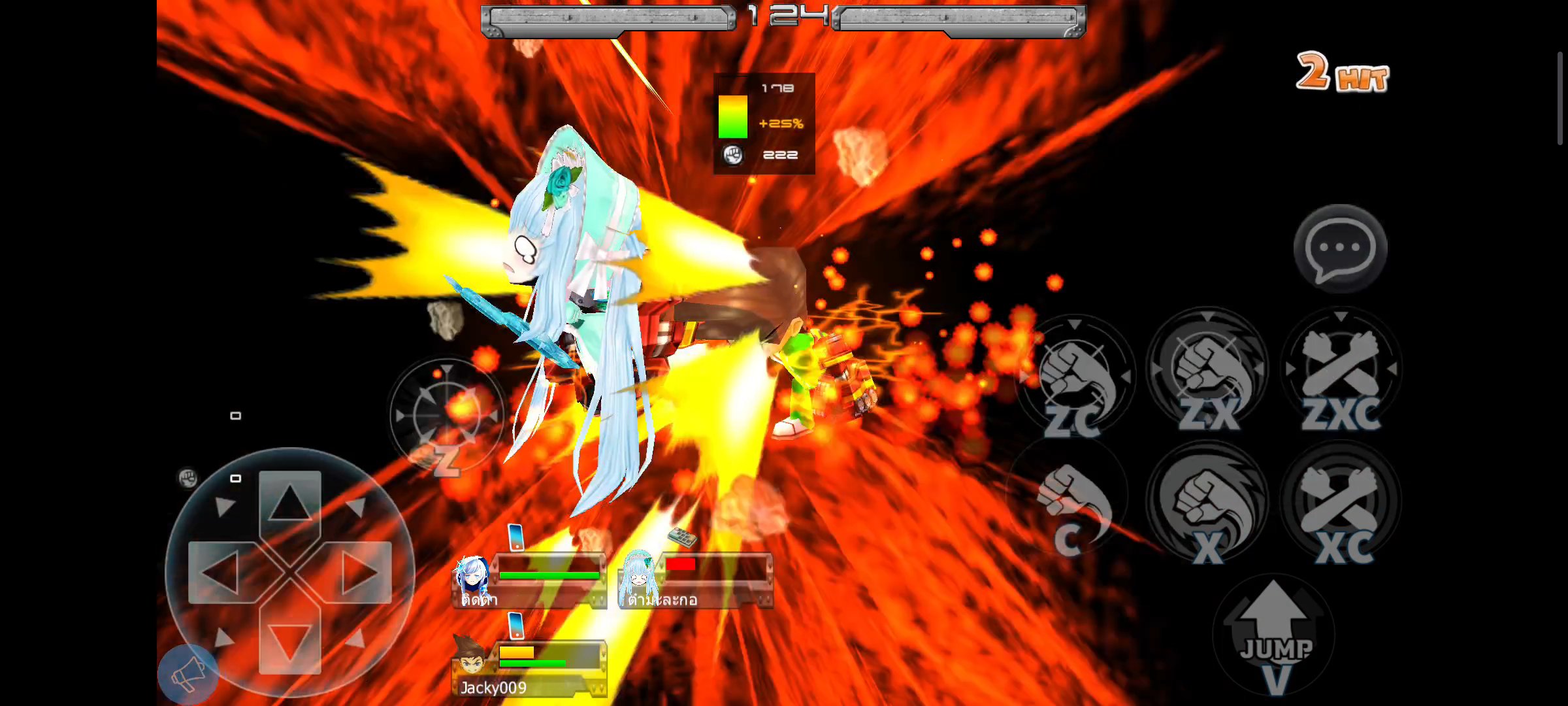Tap the damage stats panel showing 178
Image resolution: width=1568 pixels, height=706 pixels.
[x=763, y=124]
